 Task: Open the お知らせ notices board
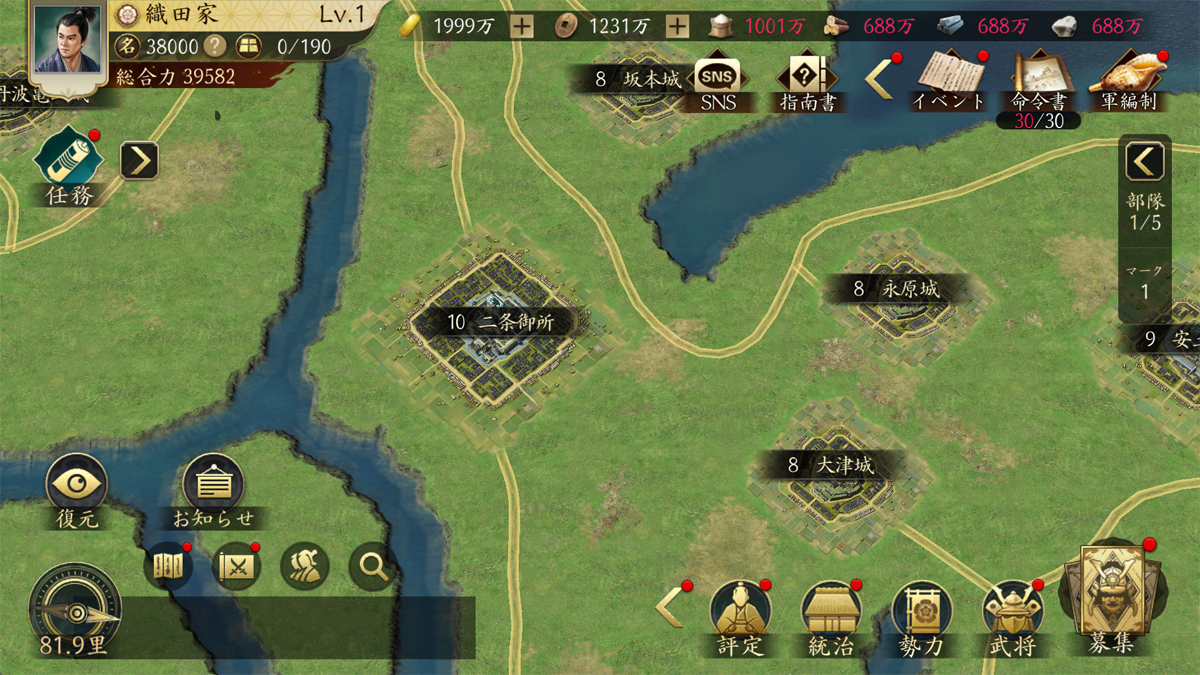tap(213, 486)
